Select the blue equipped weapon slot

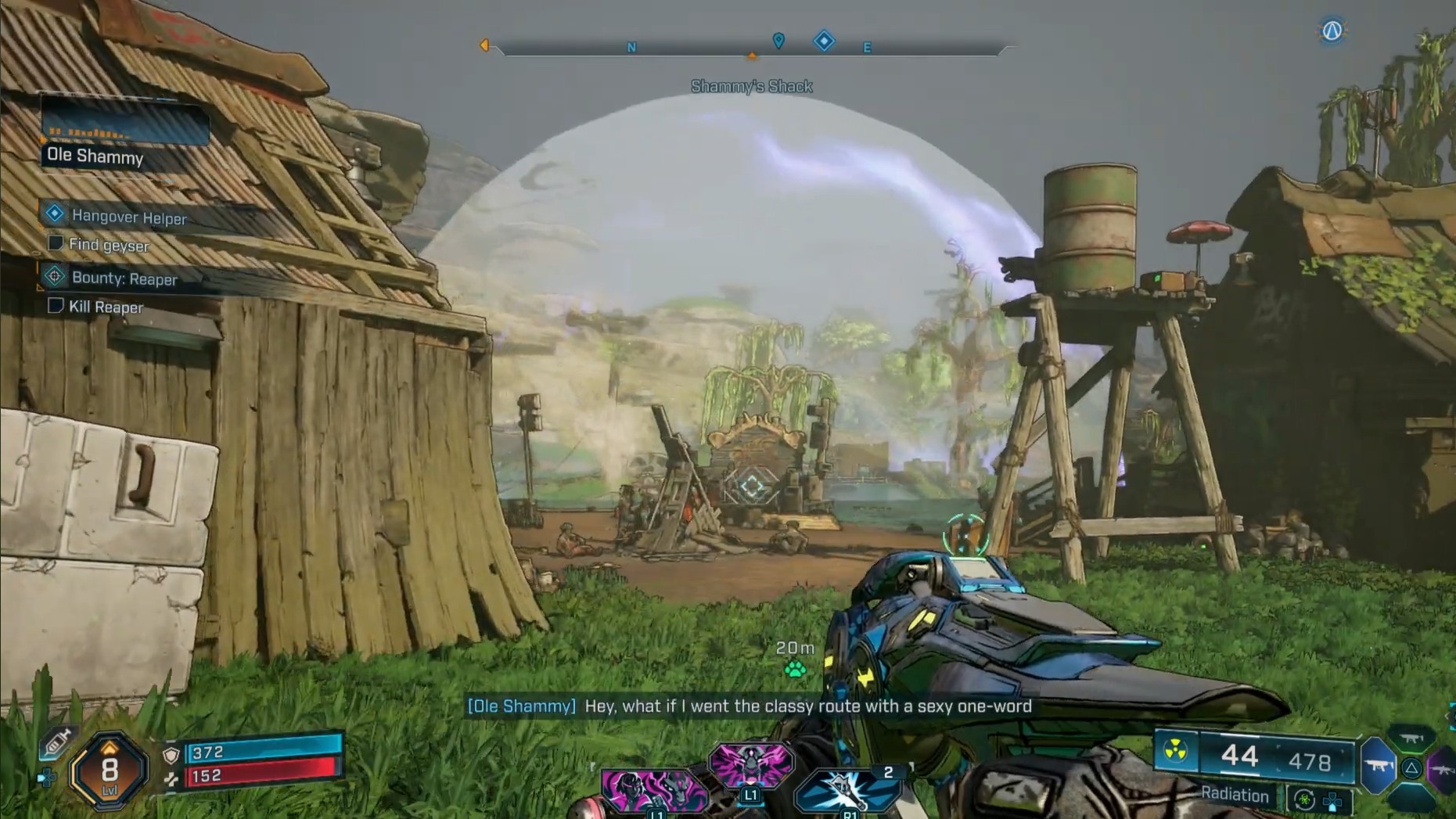coord(1378,765)
